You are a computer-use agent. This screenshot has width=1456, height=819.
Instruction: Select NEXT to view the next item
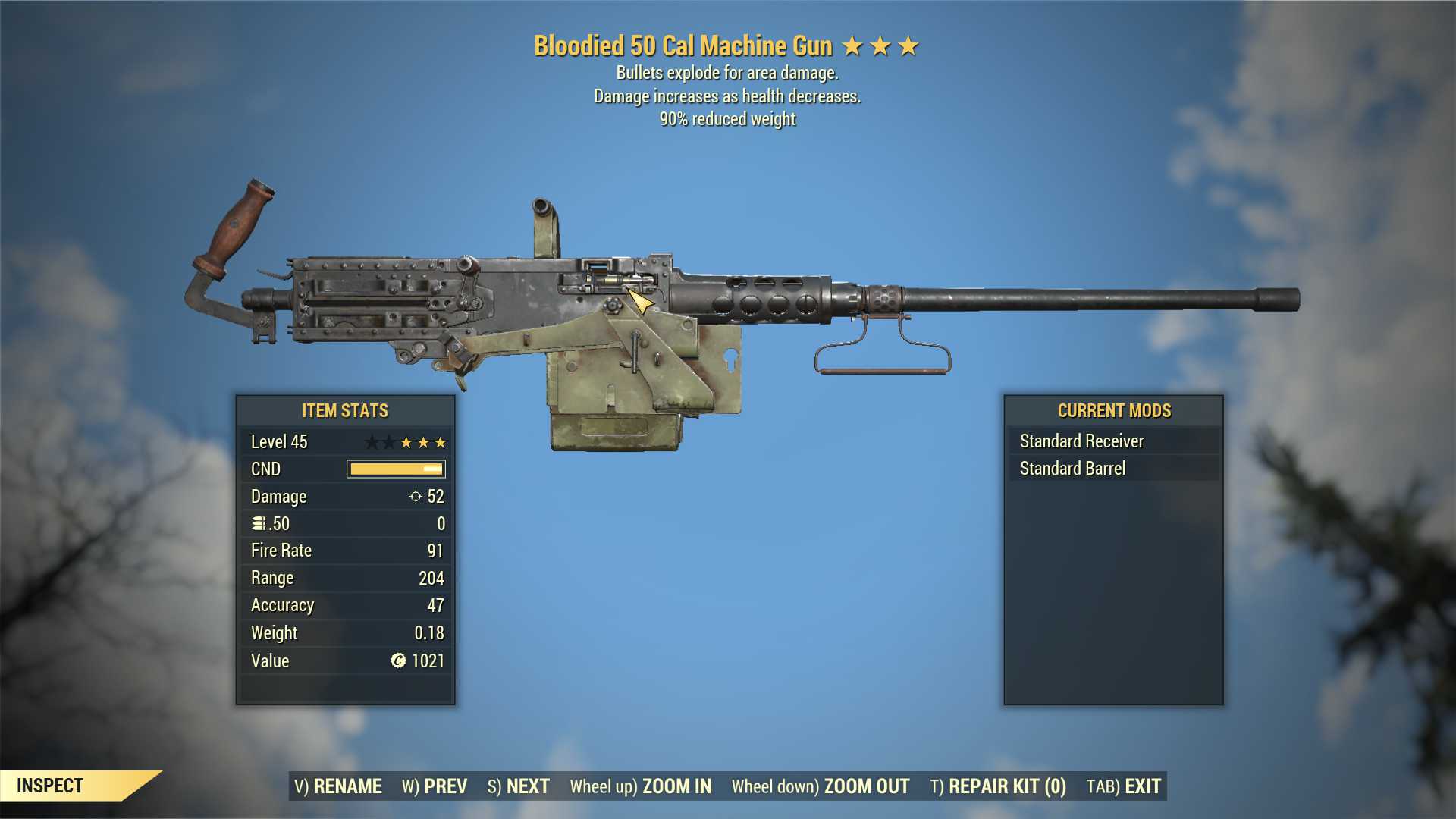point(519,786)
